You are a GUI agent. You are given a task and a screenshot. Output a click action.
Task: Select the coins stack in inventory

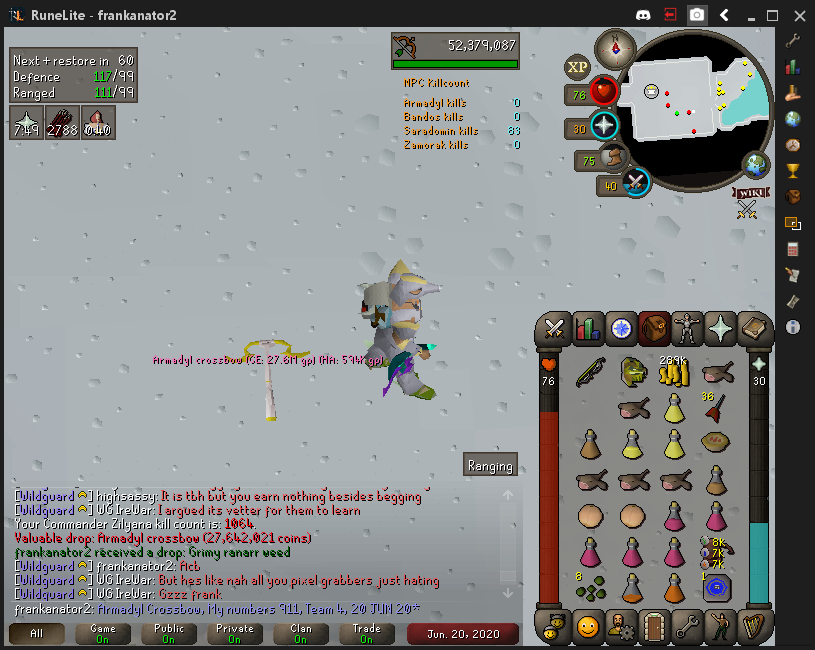(673, 372)
